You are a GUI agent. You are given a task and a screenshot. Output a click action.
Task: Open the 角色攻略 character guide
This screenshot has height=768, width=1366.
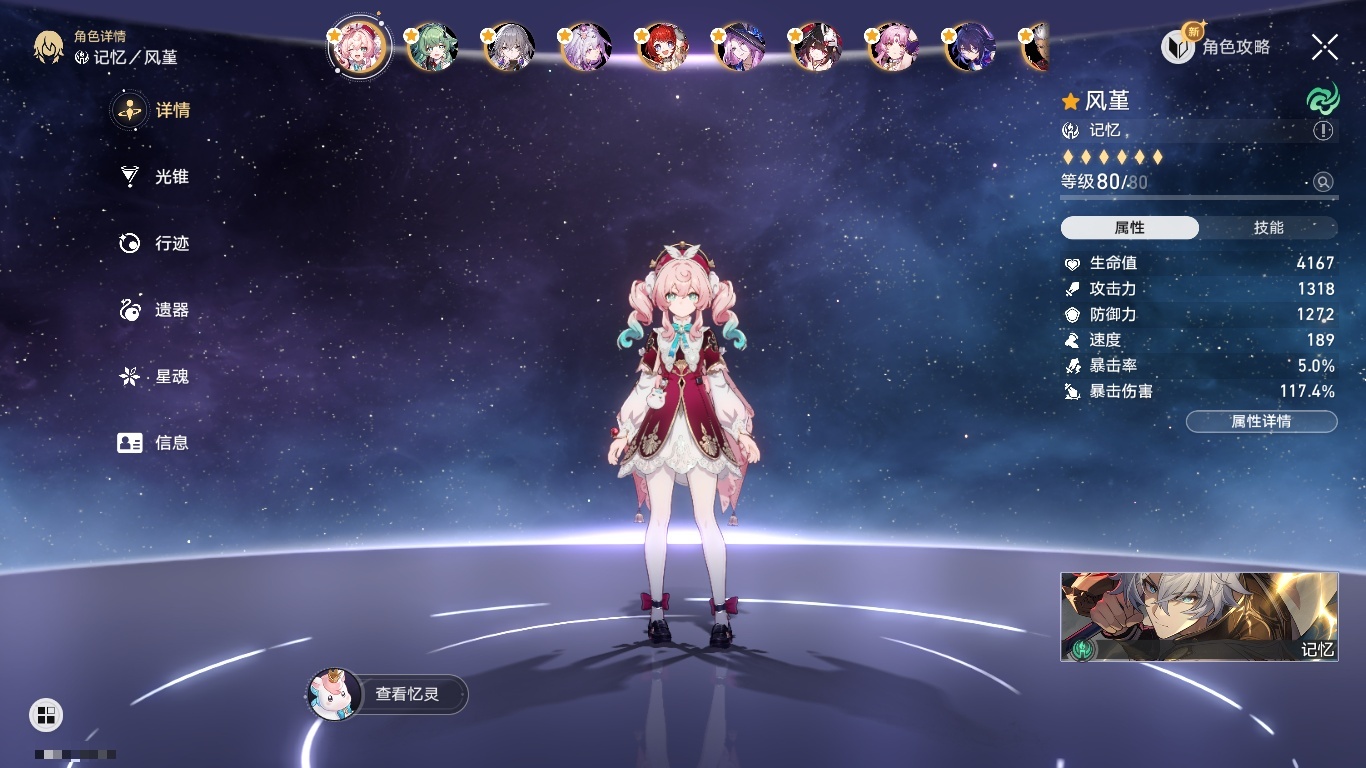point(1216,46)
